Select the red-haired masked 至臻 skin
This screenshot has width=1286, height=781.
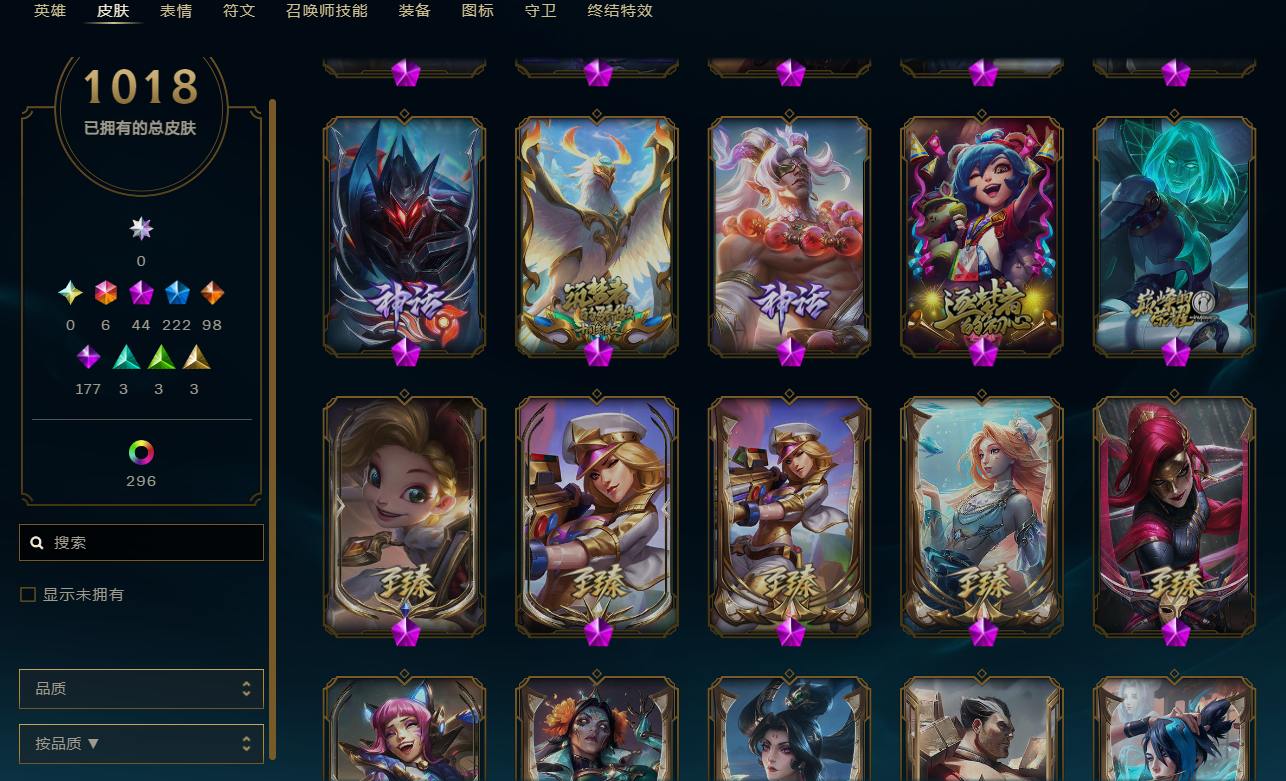[x=1174, y=515]
